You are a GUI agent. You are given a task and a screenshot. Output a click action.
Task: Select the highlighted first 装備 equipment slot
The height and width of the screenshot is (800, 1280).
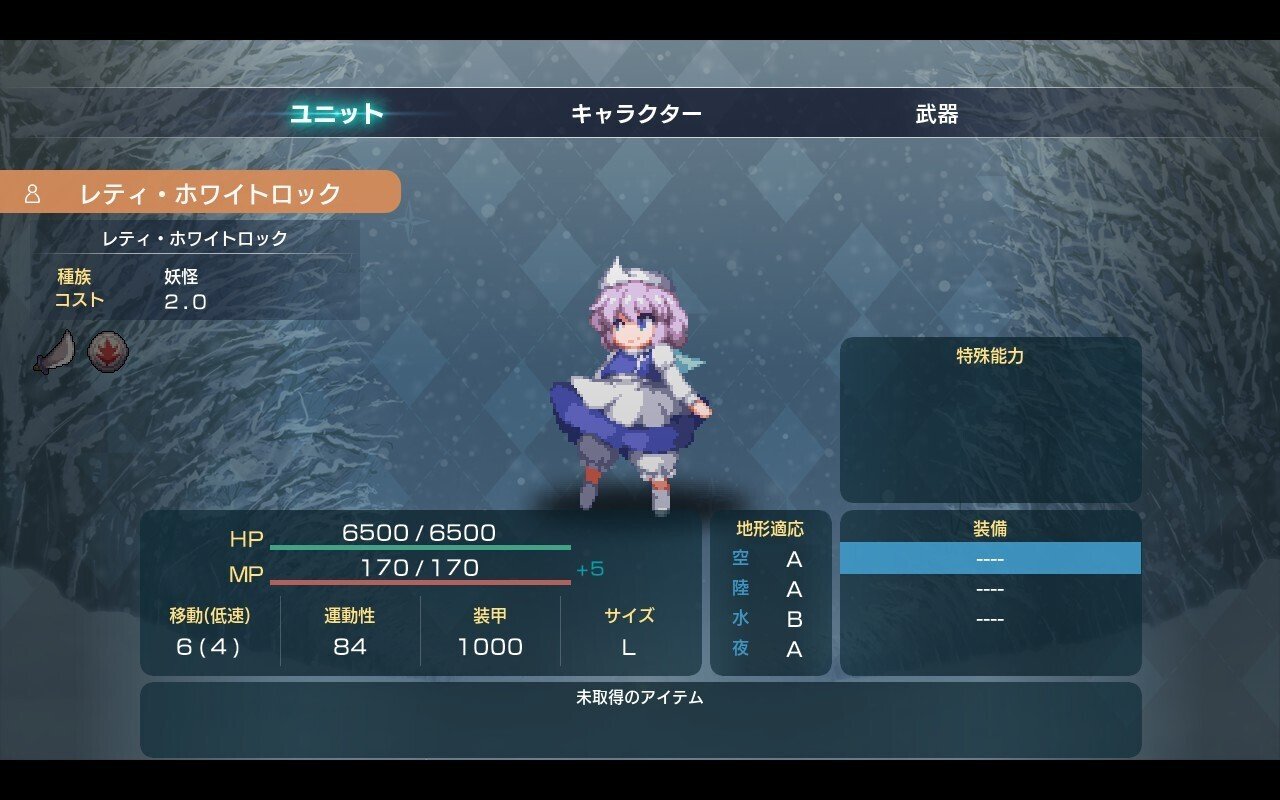click(x=989, y=557)
